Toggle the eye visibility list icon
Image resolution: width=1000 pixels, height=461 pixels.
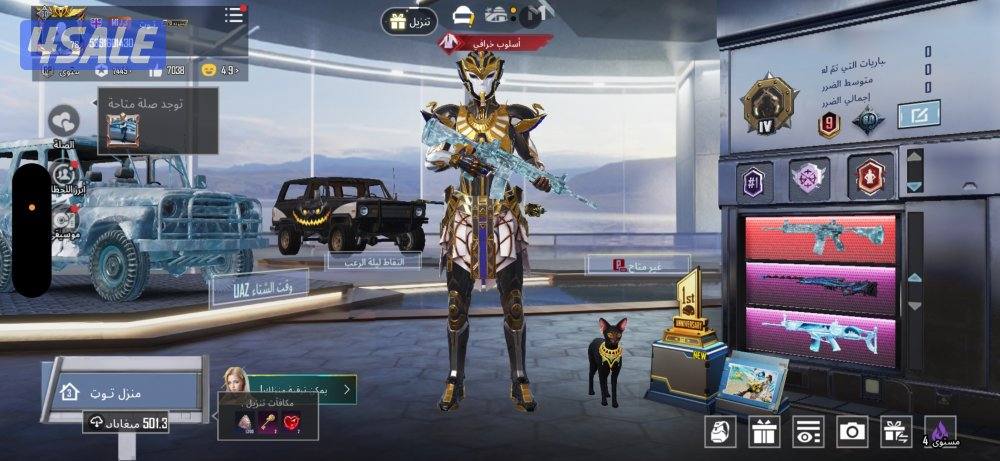tap(808, 432)
